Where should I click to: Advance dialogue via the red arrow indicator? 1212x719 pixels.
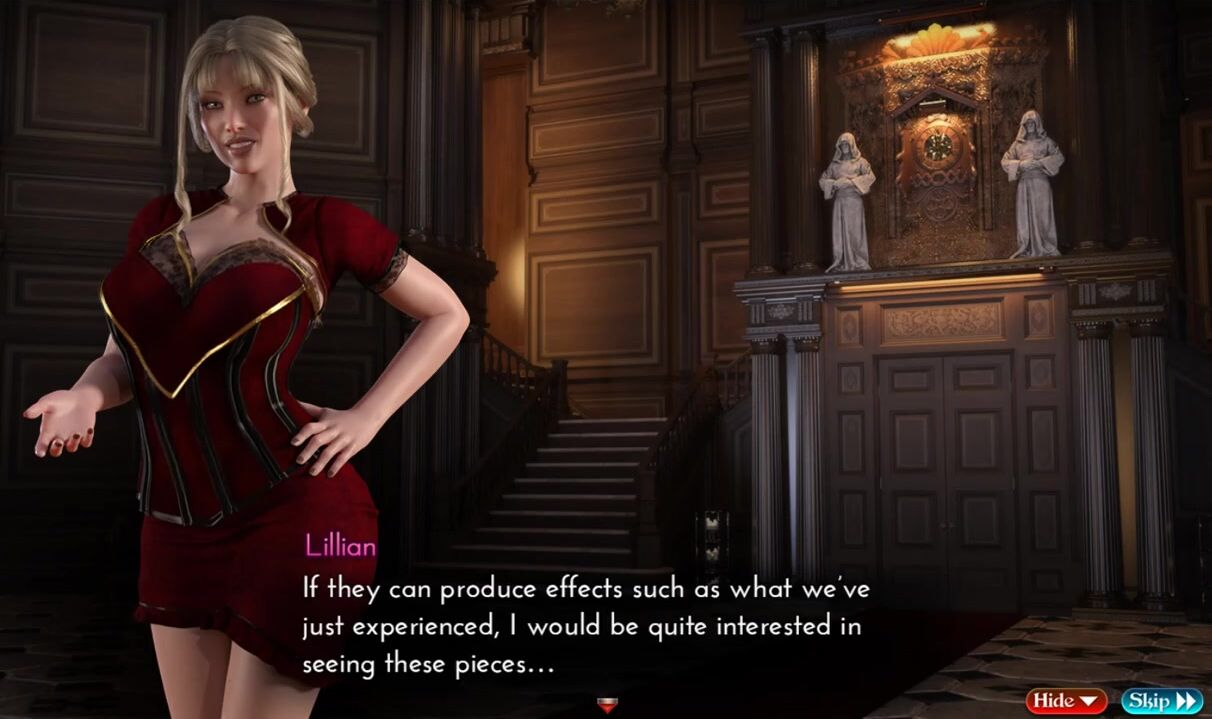coord(606,704)
